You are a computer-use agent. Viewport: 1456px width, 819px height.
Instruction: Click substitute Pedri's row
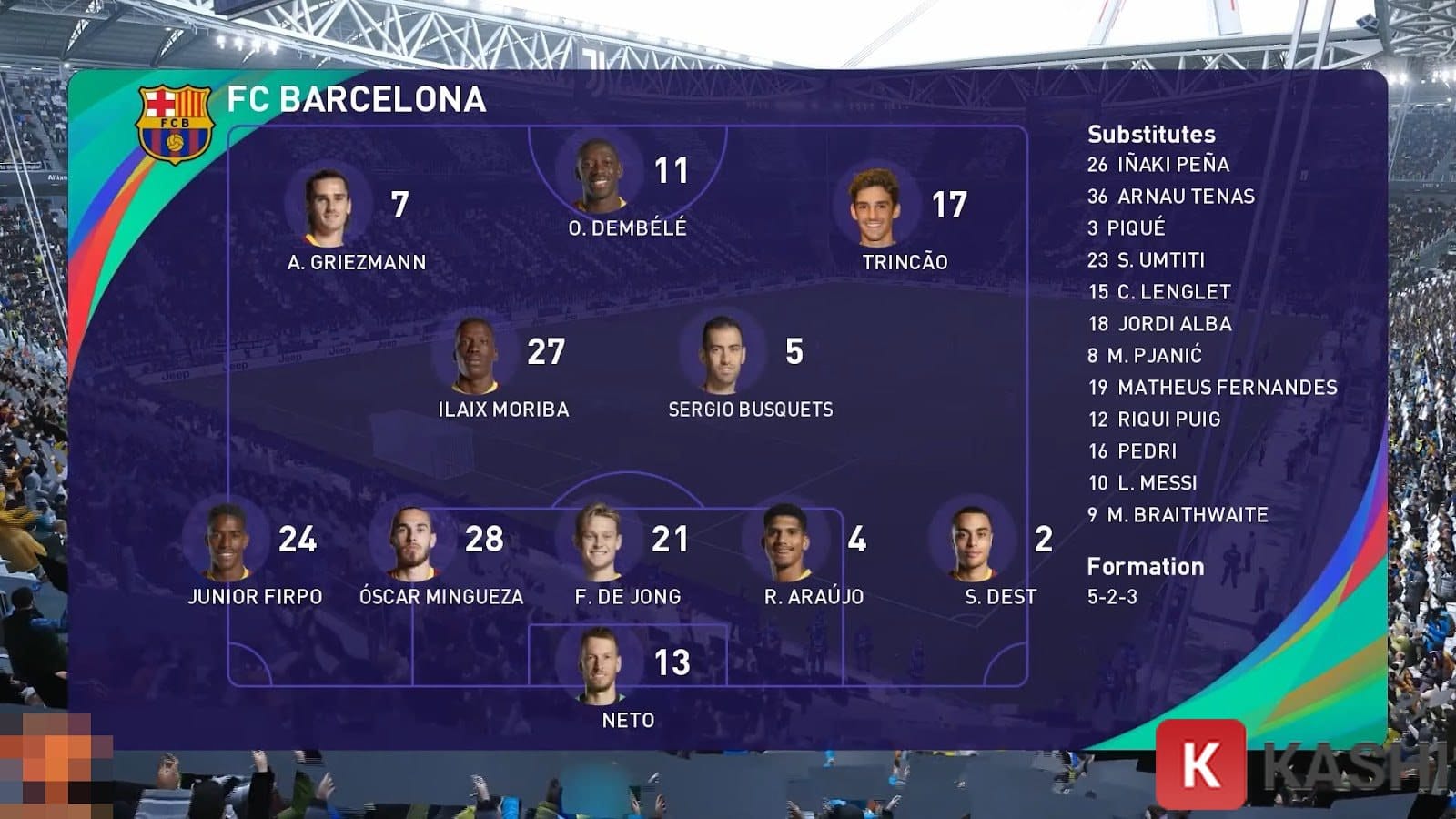point(1133,451)
